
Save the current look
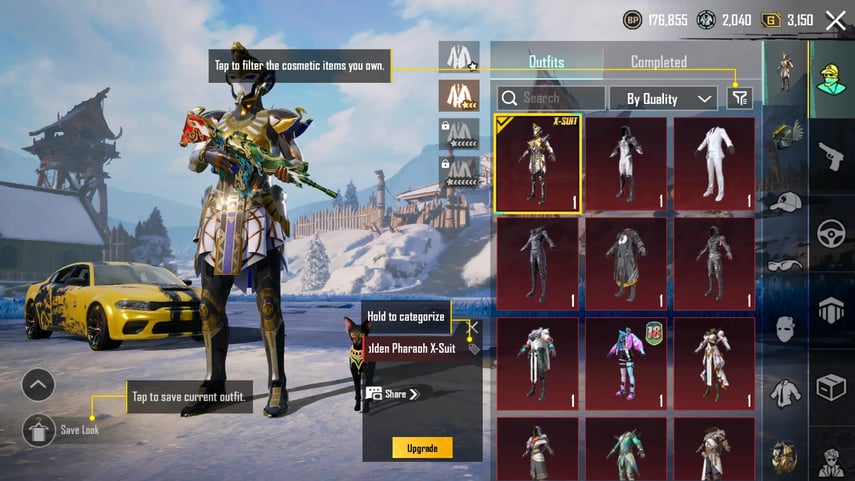pyautogui.click(x=39, y=430)
